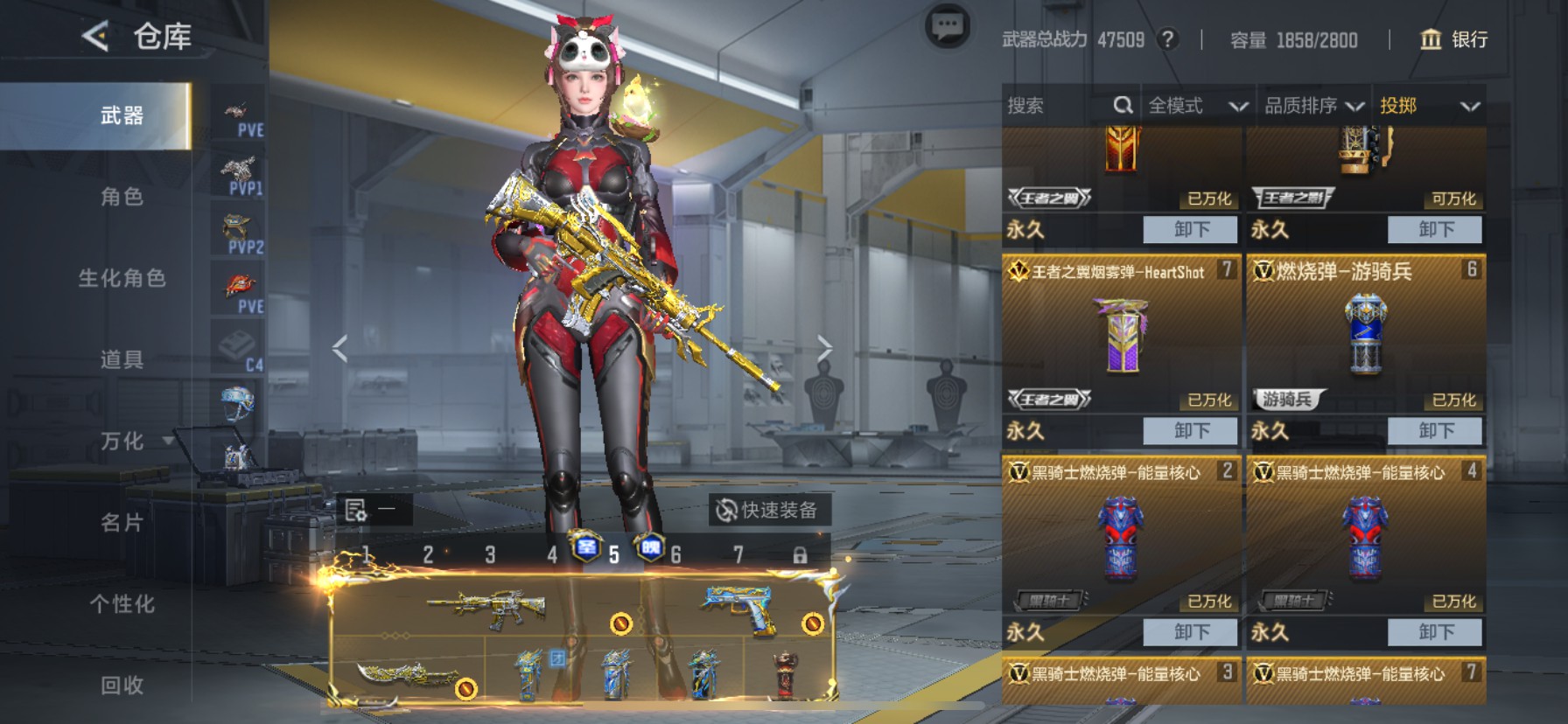Image resolution: width=1568 pixels, height=724 pixels.
Task: Tap the search magnifier icon
Action: (1124, 105)
